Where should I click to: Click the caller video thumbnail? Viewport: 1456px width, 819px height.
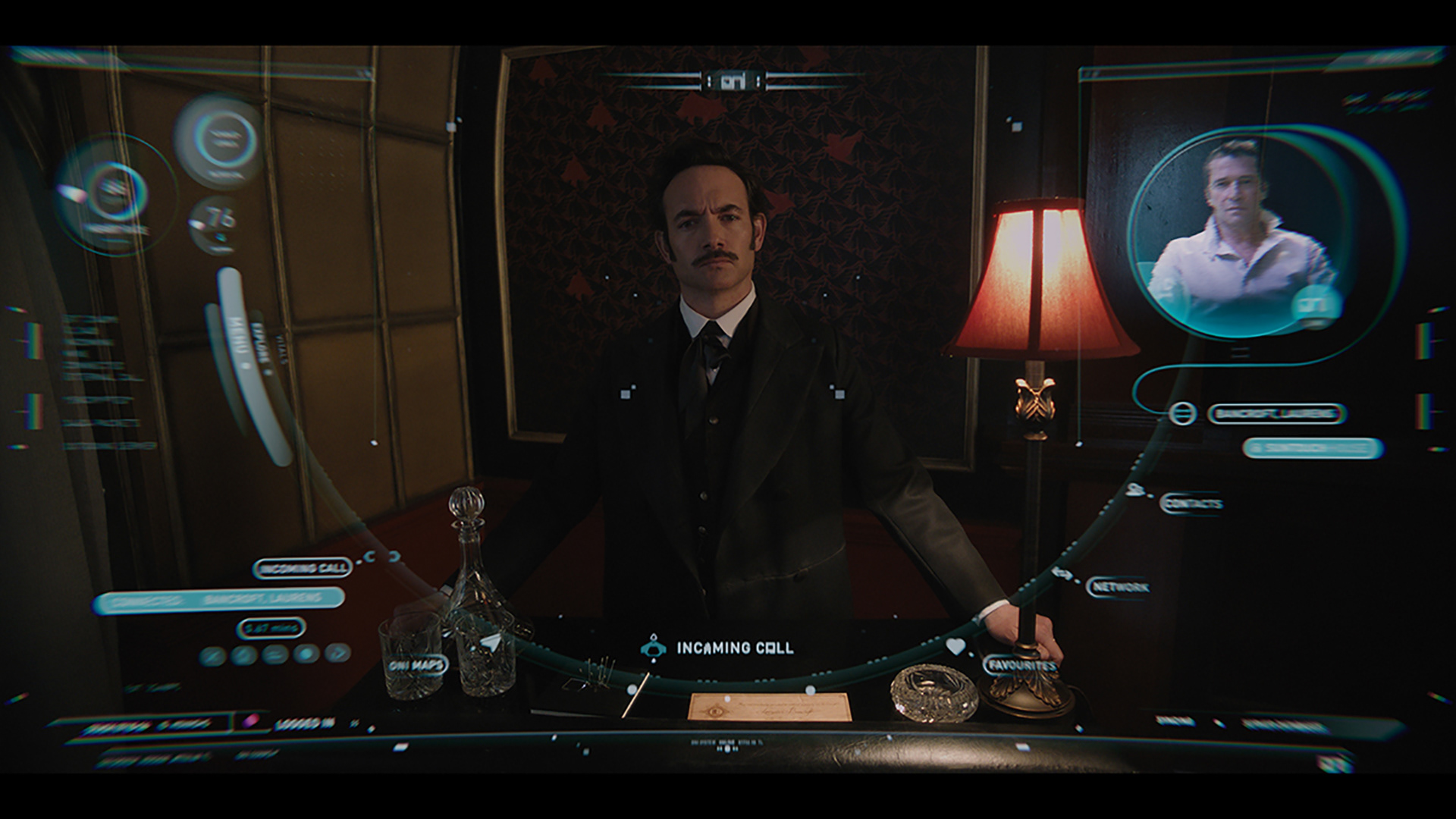pyautogui.click(x=1238, y=235)
